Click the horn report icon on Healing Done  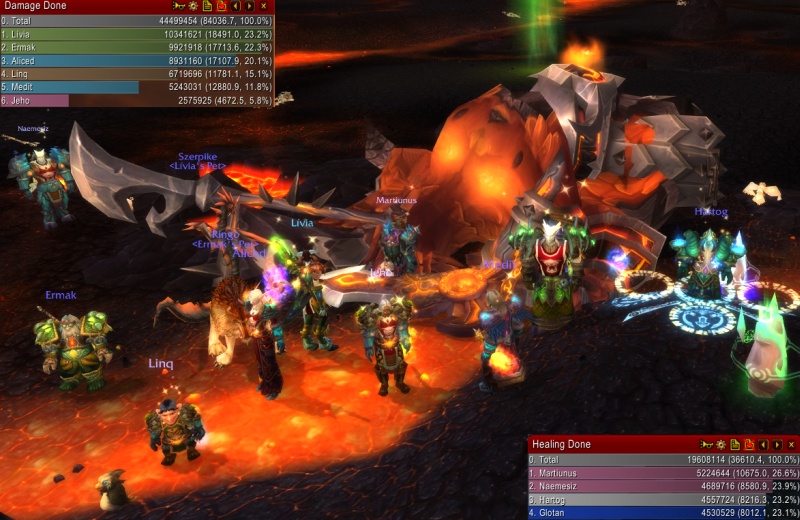pos(706,444)
